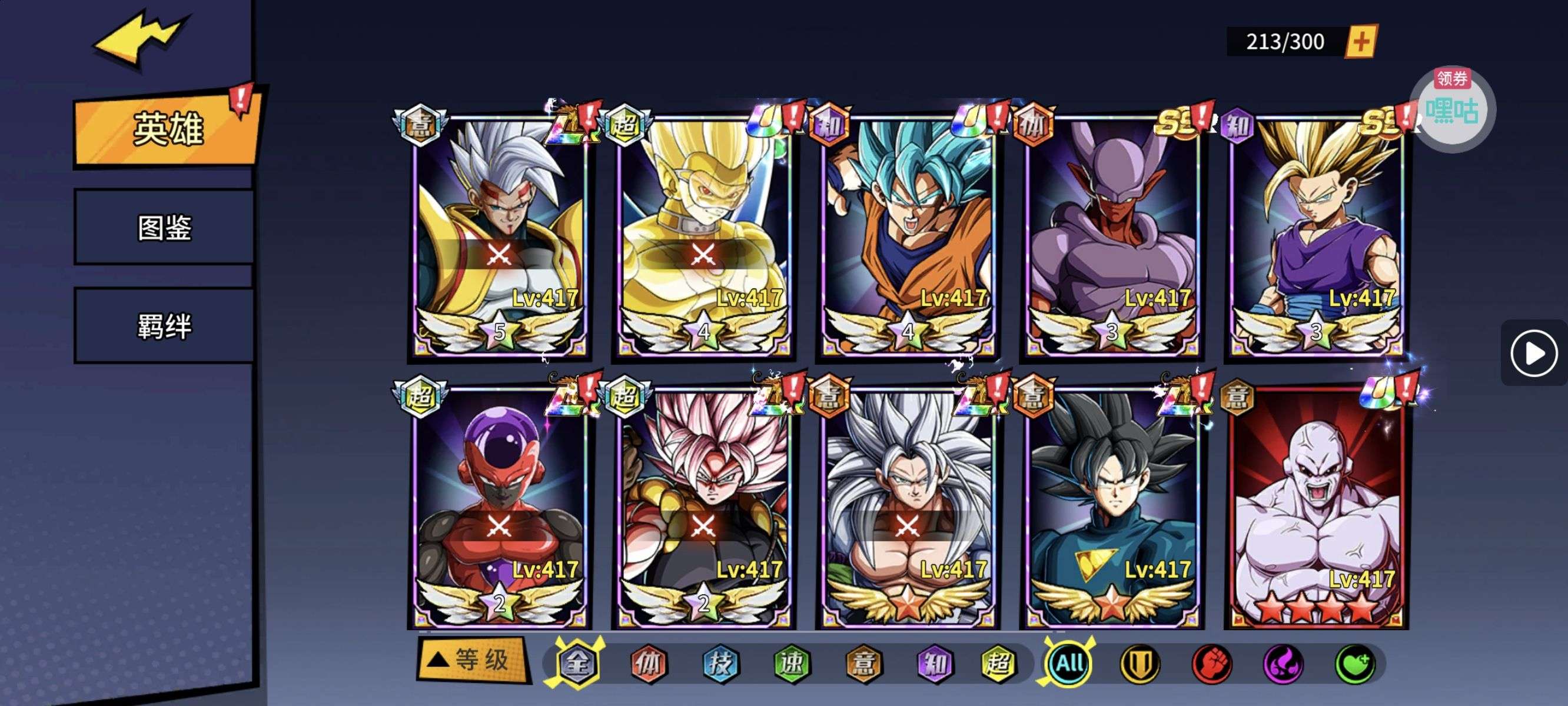Image resolution: width=1568 pixels, height=706 pixels.
Task: Expand hero capacity with the plus button
Action: point(1361,41)
